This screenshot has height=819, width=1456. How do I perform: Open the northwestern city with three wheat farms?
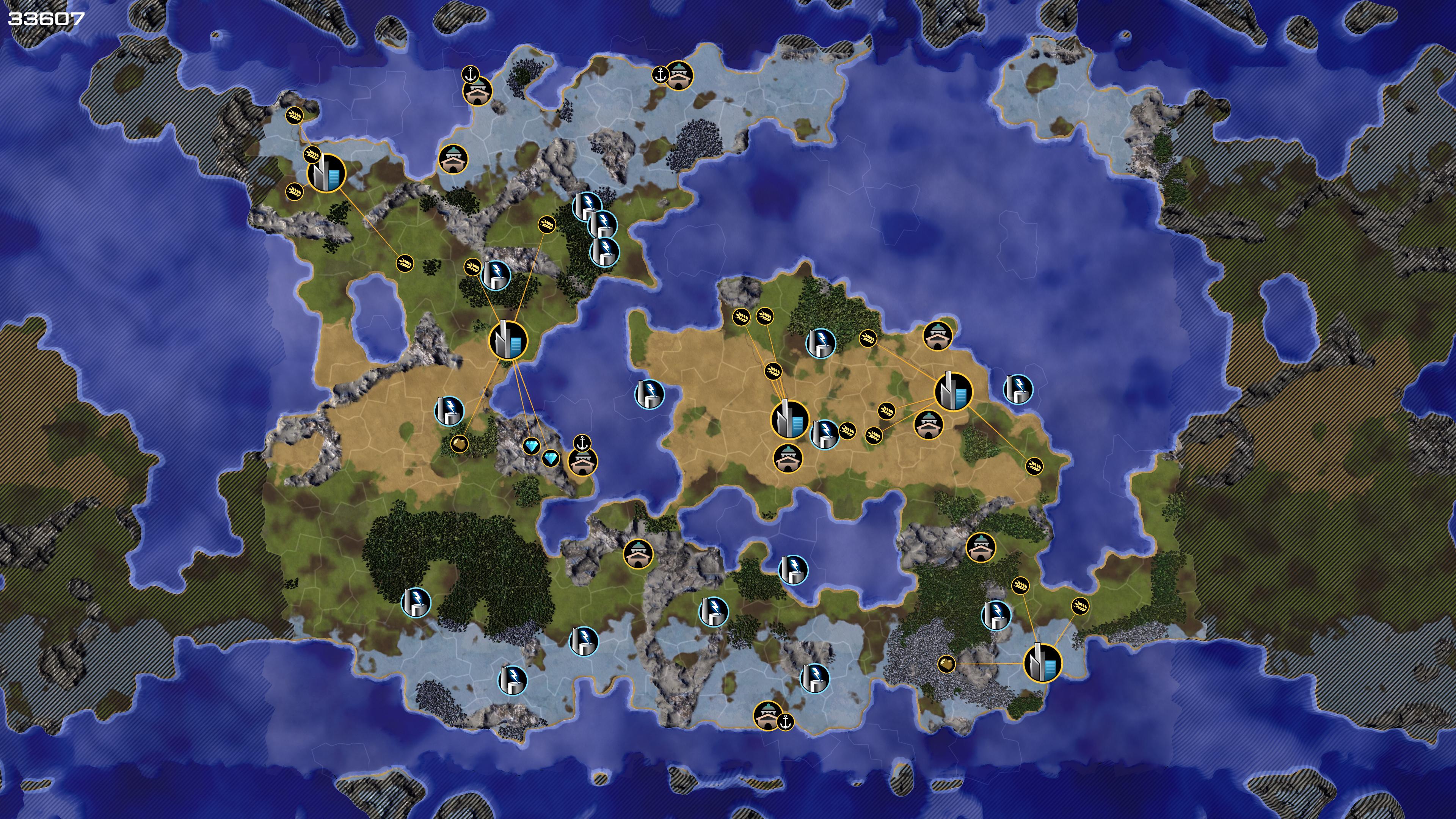[326, 174]
